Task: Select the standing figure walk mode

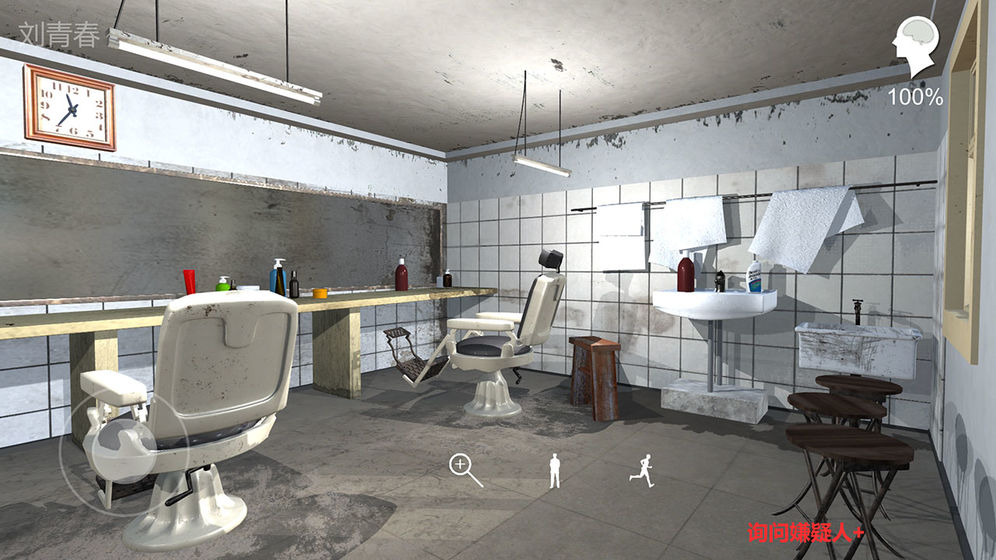Action: click(x=555, y=470)
